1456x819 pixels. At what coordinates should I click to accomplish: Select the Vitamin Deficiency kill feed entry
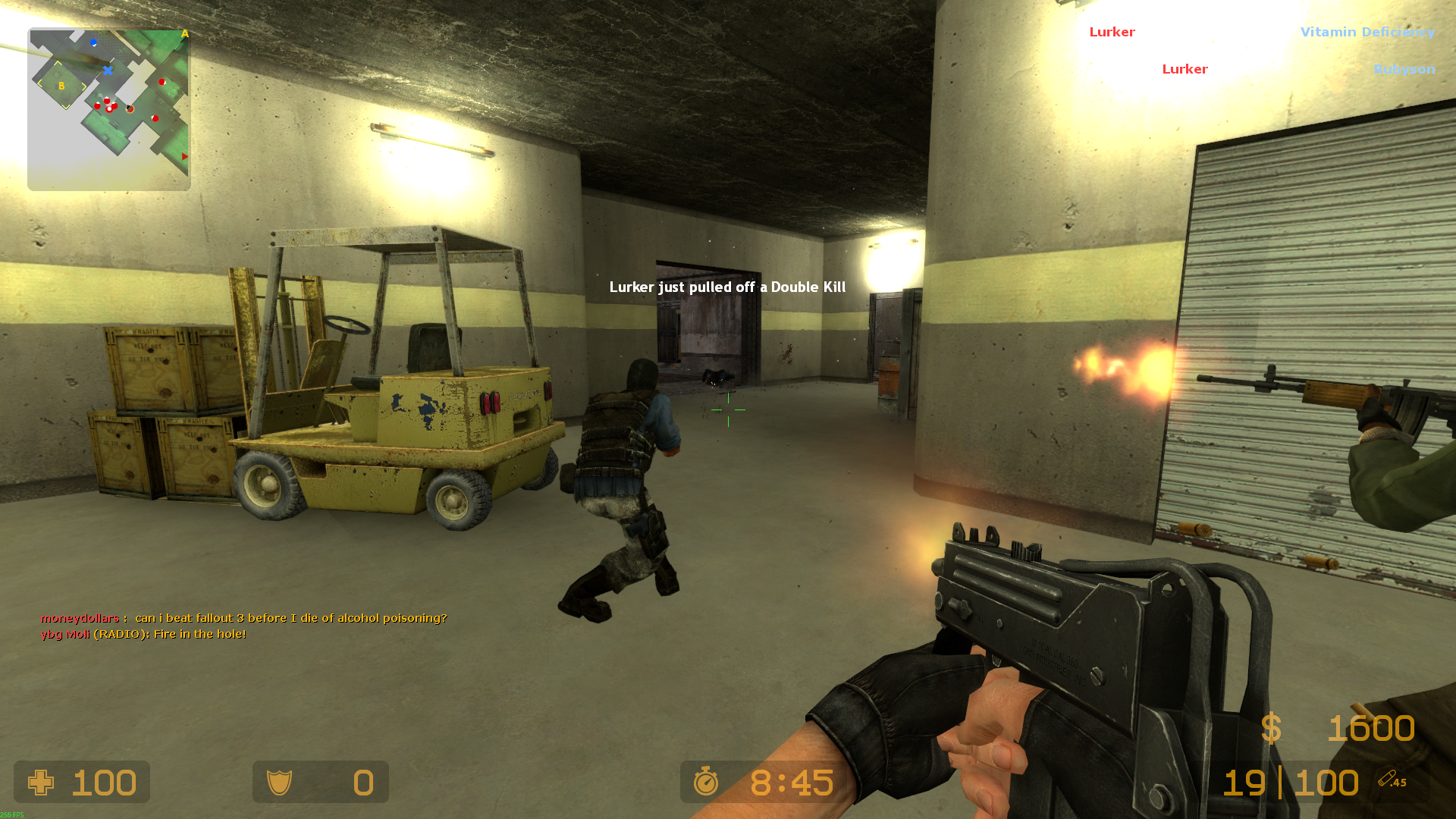pos(1367,32)
